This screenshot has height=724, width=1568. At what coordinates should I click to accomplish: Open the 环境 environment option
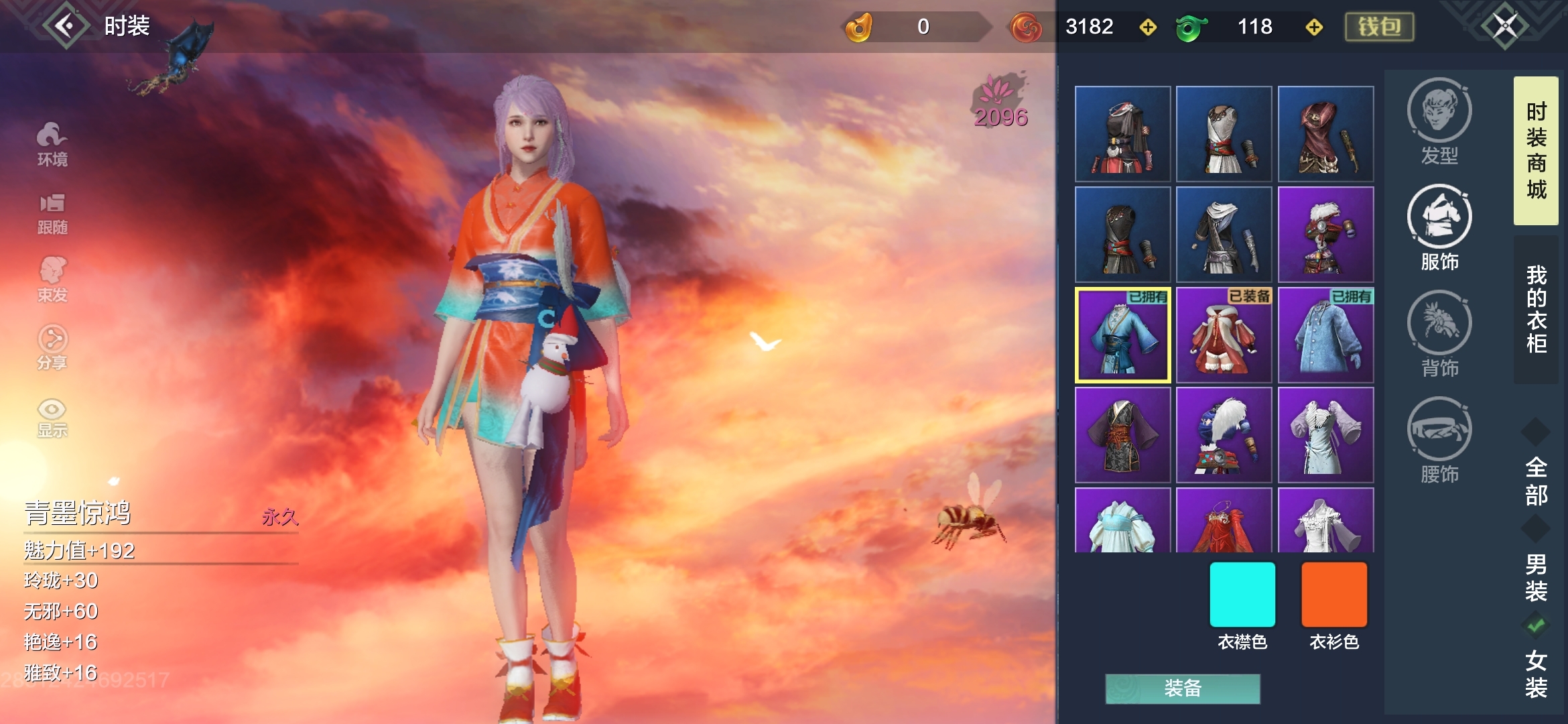point(52,143)
